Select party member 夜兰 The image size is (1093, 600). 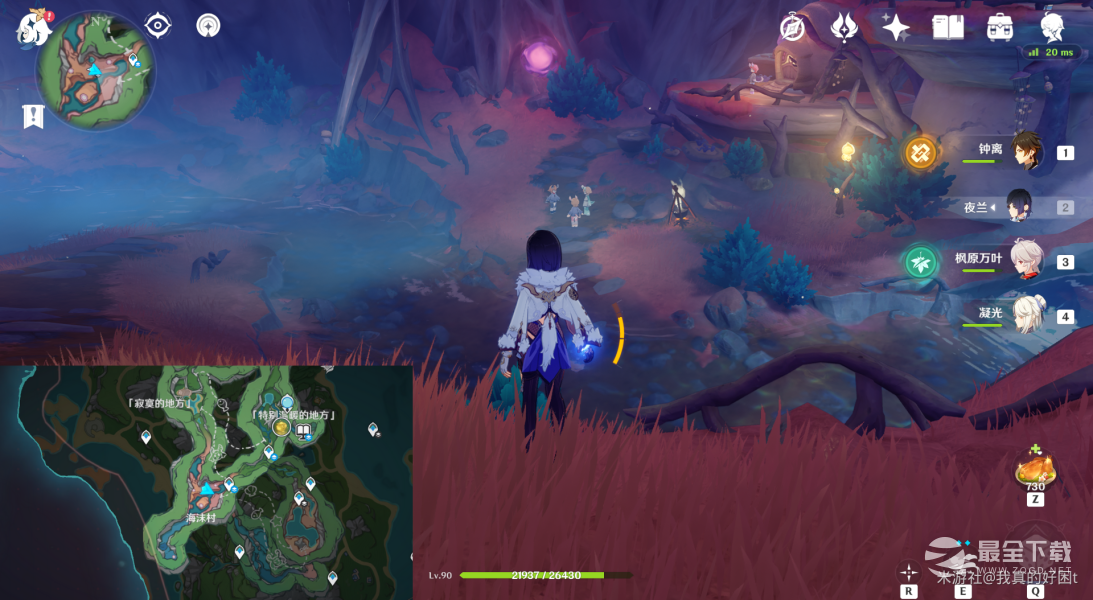coord(1020,207)
